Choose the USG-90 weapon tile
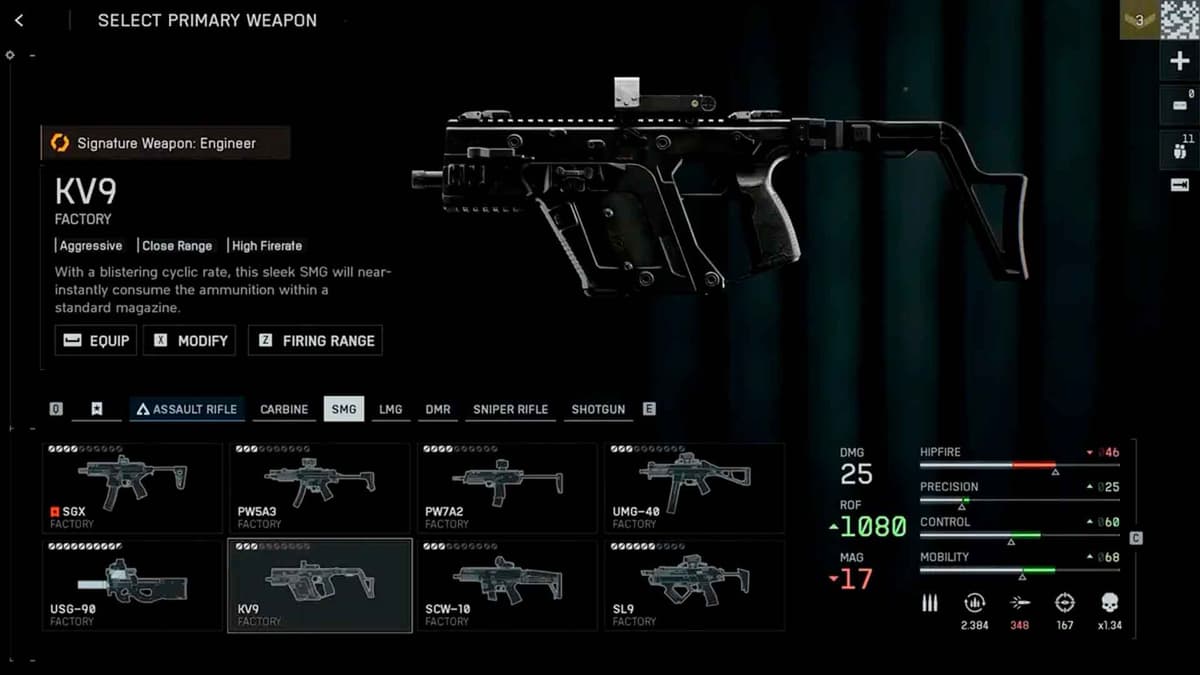Viewport: 1200px width, 675px height. (x=132, y=585)
